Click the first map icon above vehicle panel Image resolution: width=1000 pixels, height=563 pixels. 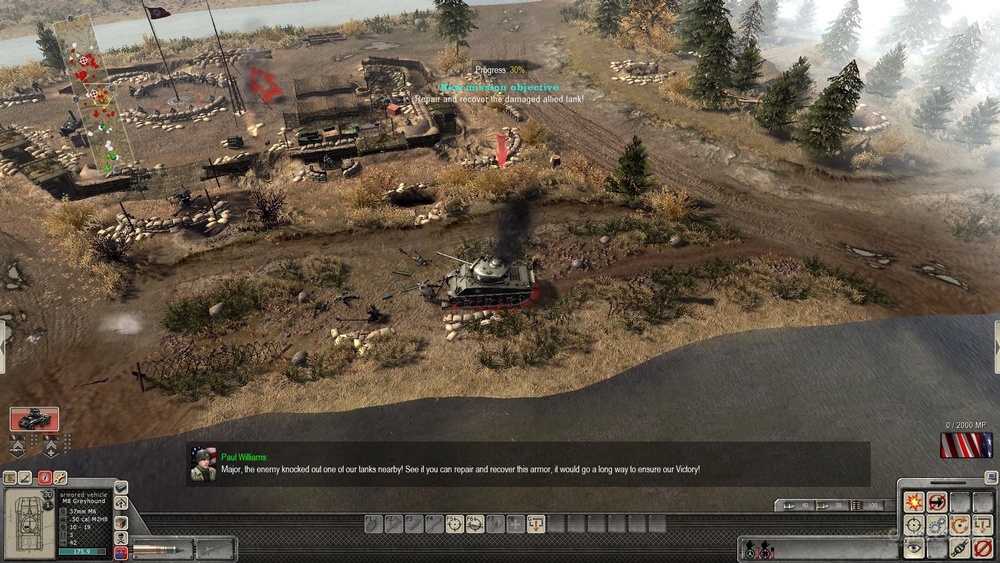[x=9, y=478]
